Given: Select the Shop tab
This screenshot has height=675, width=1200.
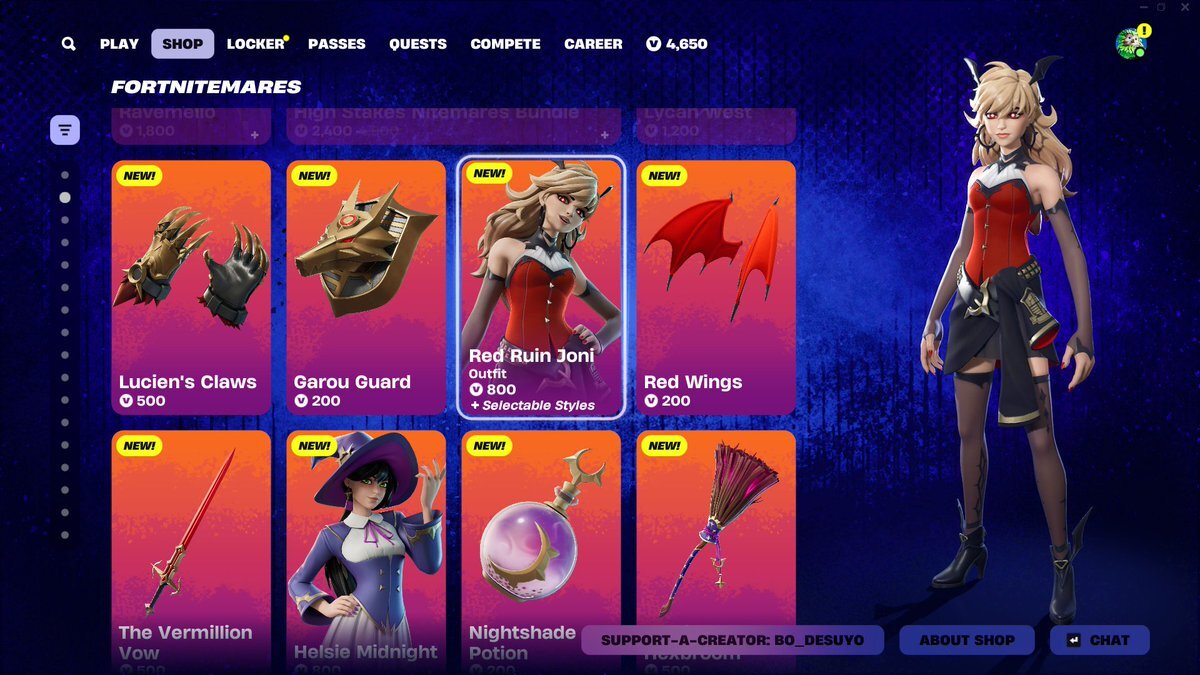Looking at the screenshot, I should 182,44.
